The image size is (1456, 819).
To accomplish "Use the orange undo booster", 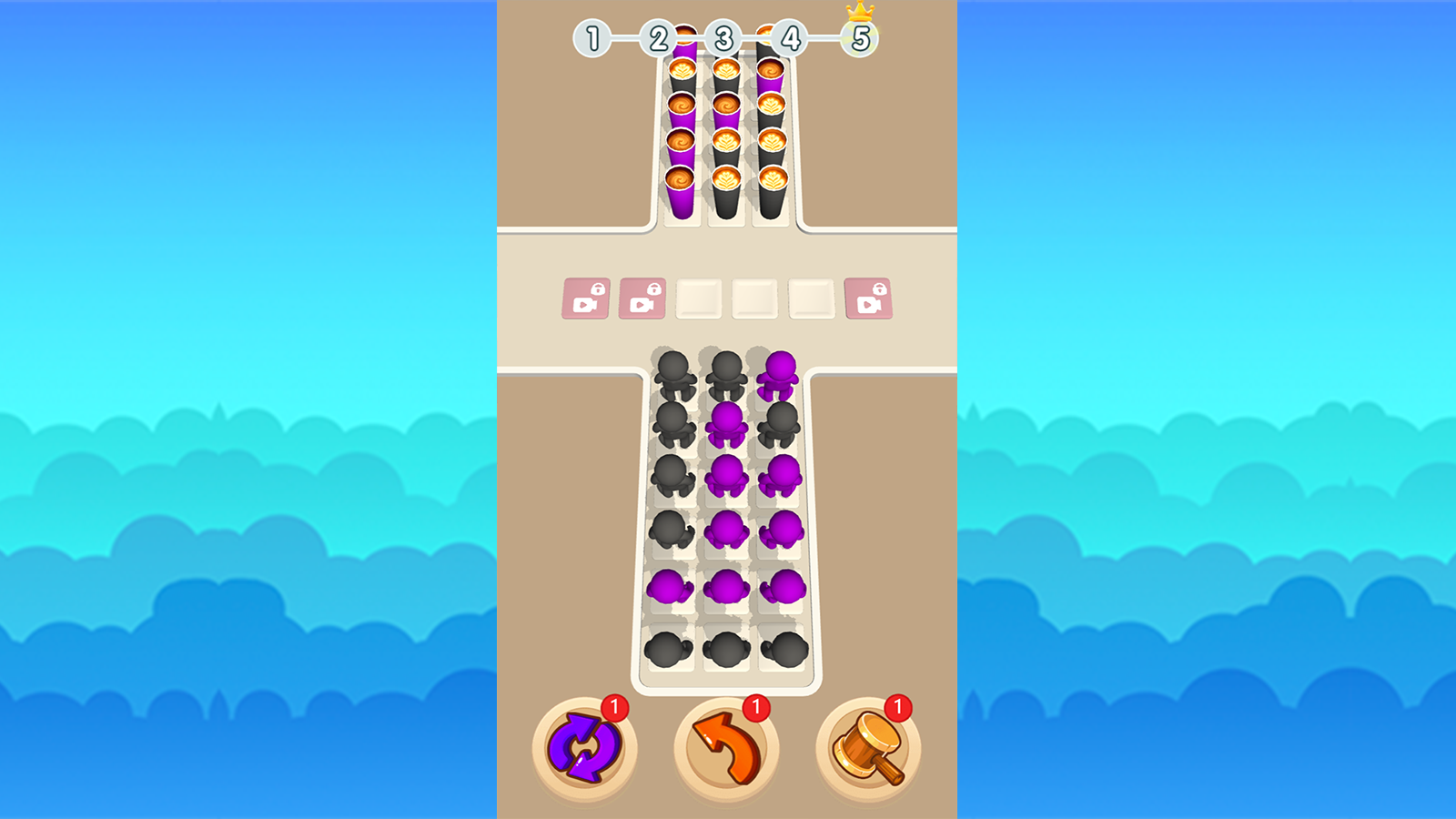I will pos(725,748).
